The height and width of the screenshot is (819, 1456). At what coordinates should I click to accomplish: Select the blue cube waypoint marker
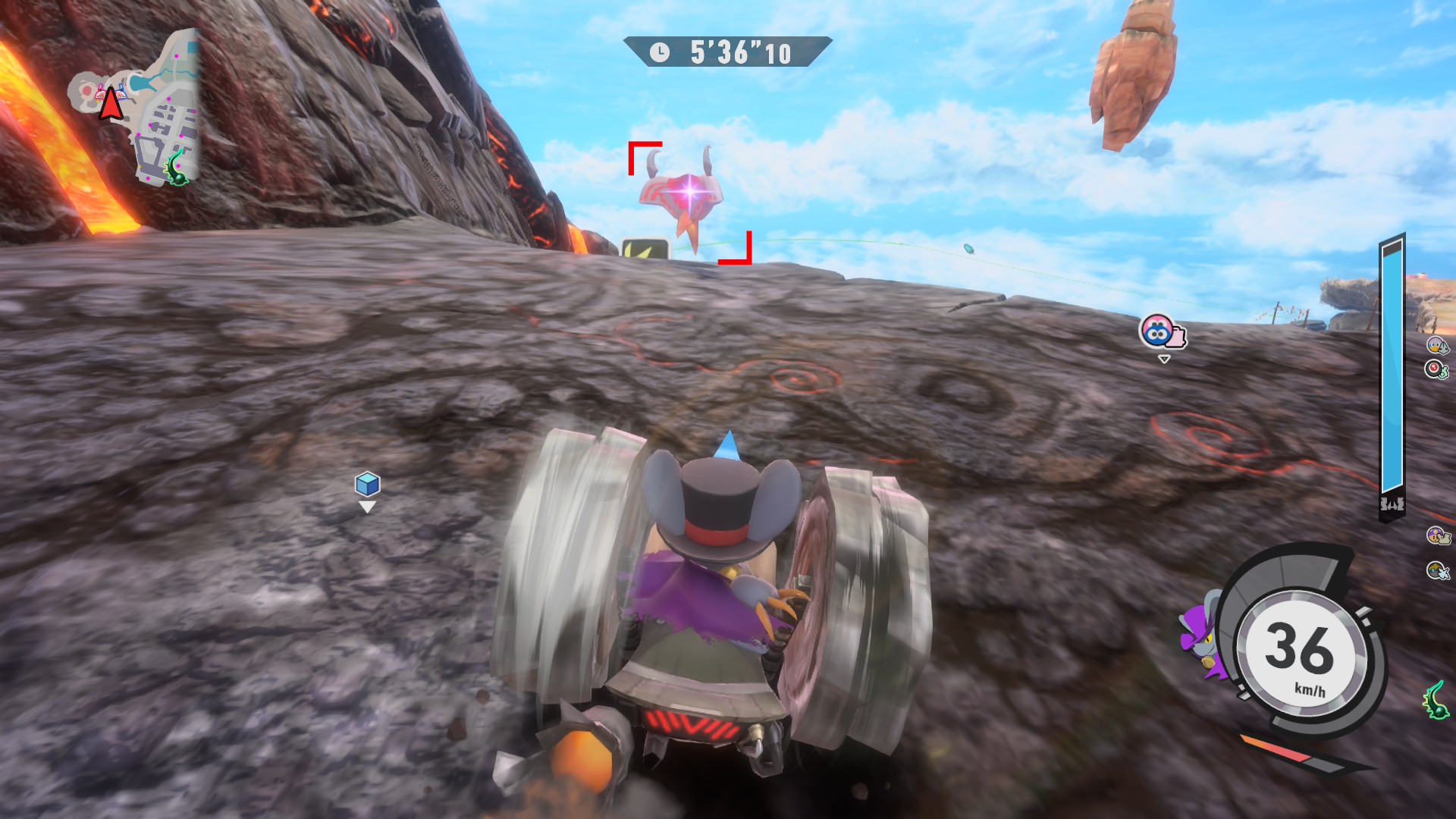pos(368,484)
